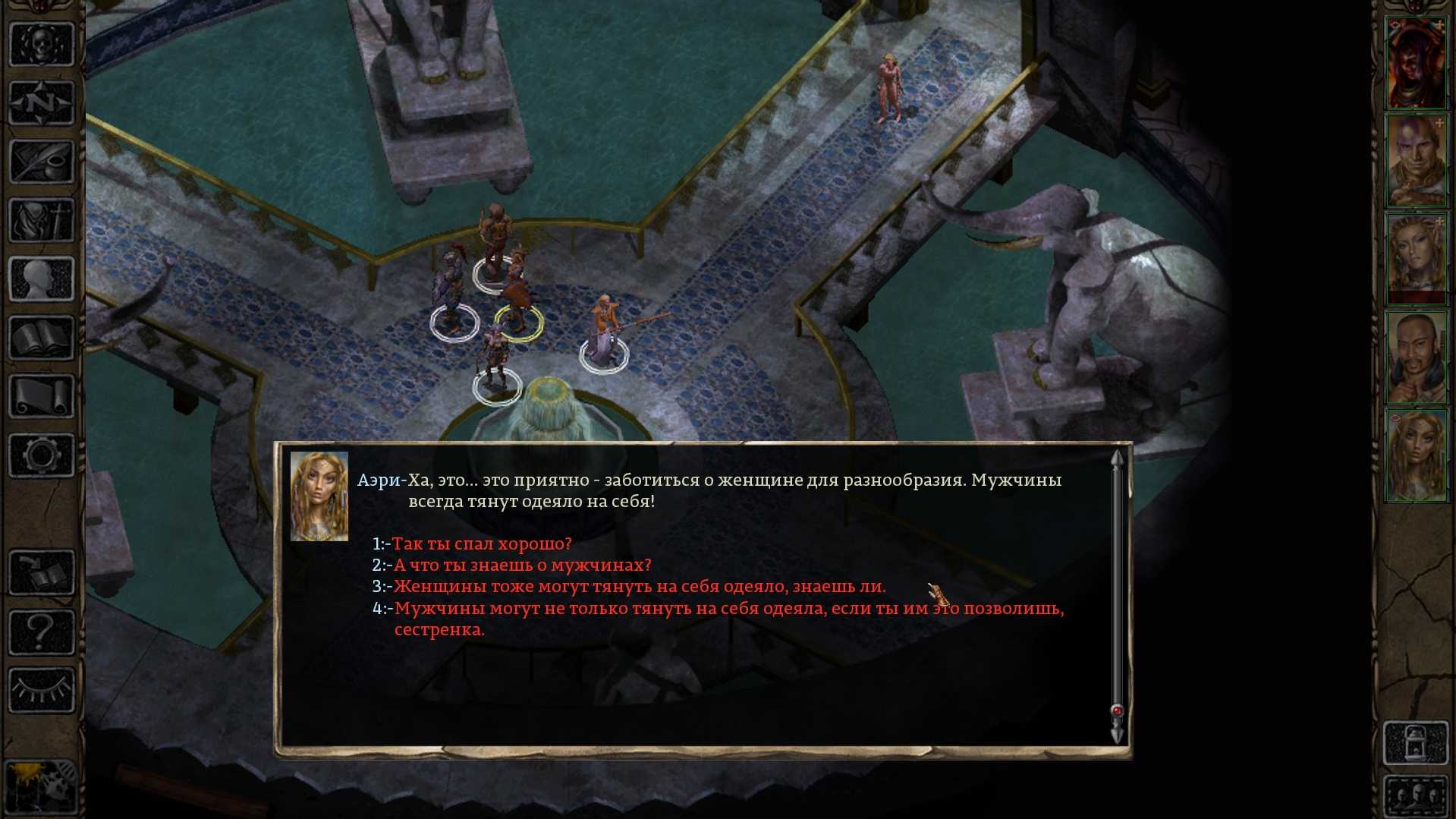Open help with the question mark icon
Screen dimensions: 1456x819
(x=41, y=632)
